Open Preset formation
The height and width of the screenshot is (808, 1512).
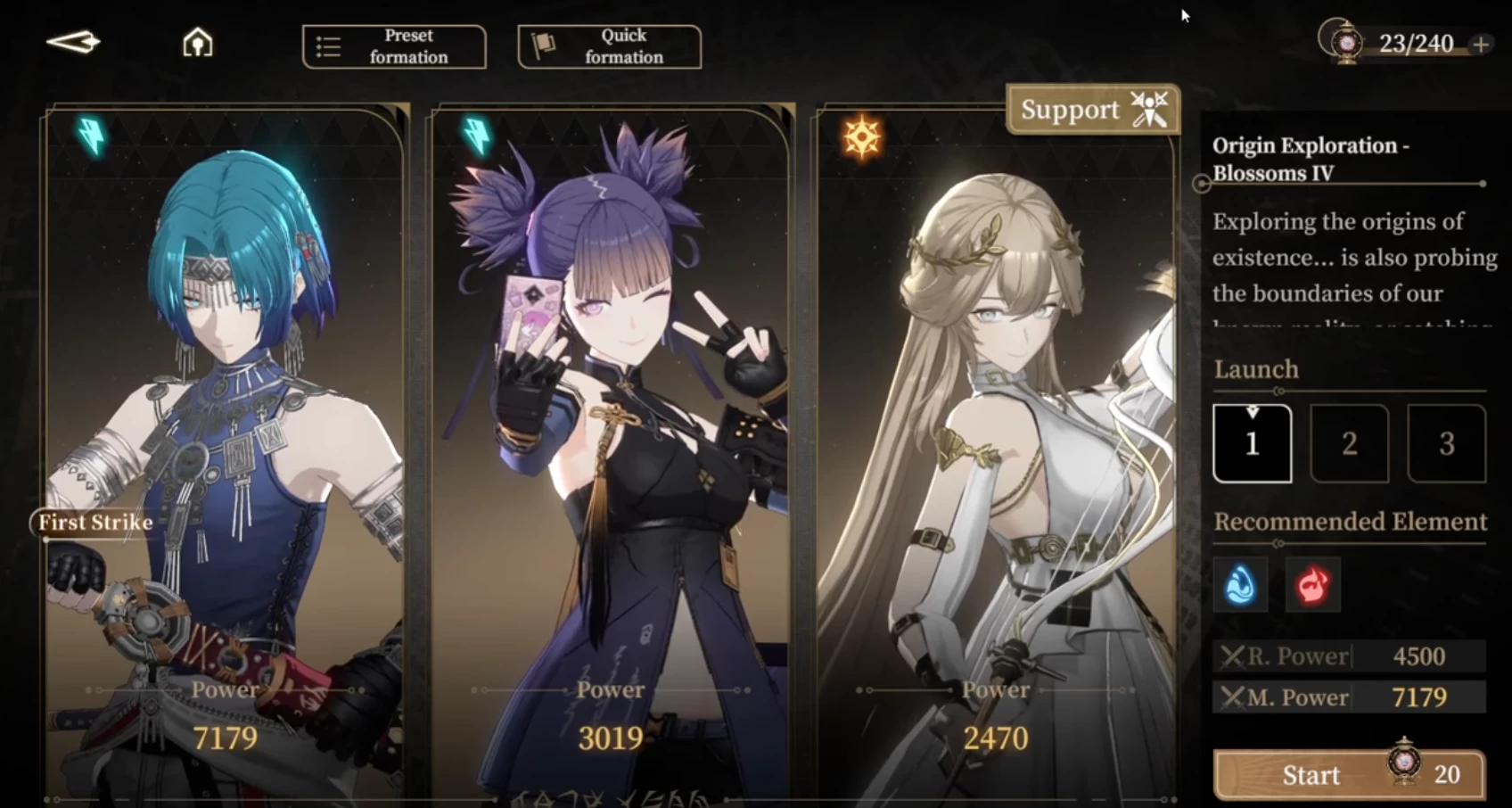(394, 46)
